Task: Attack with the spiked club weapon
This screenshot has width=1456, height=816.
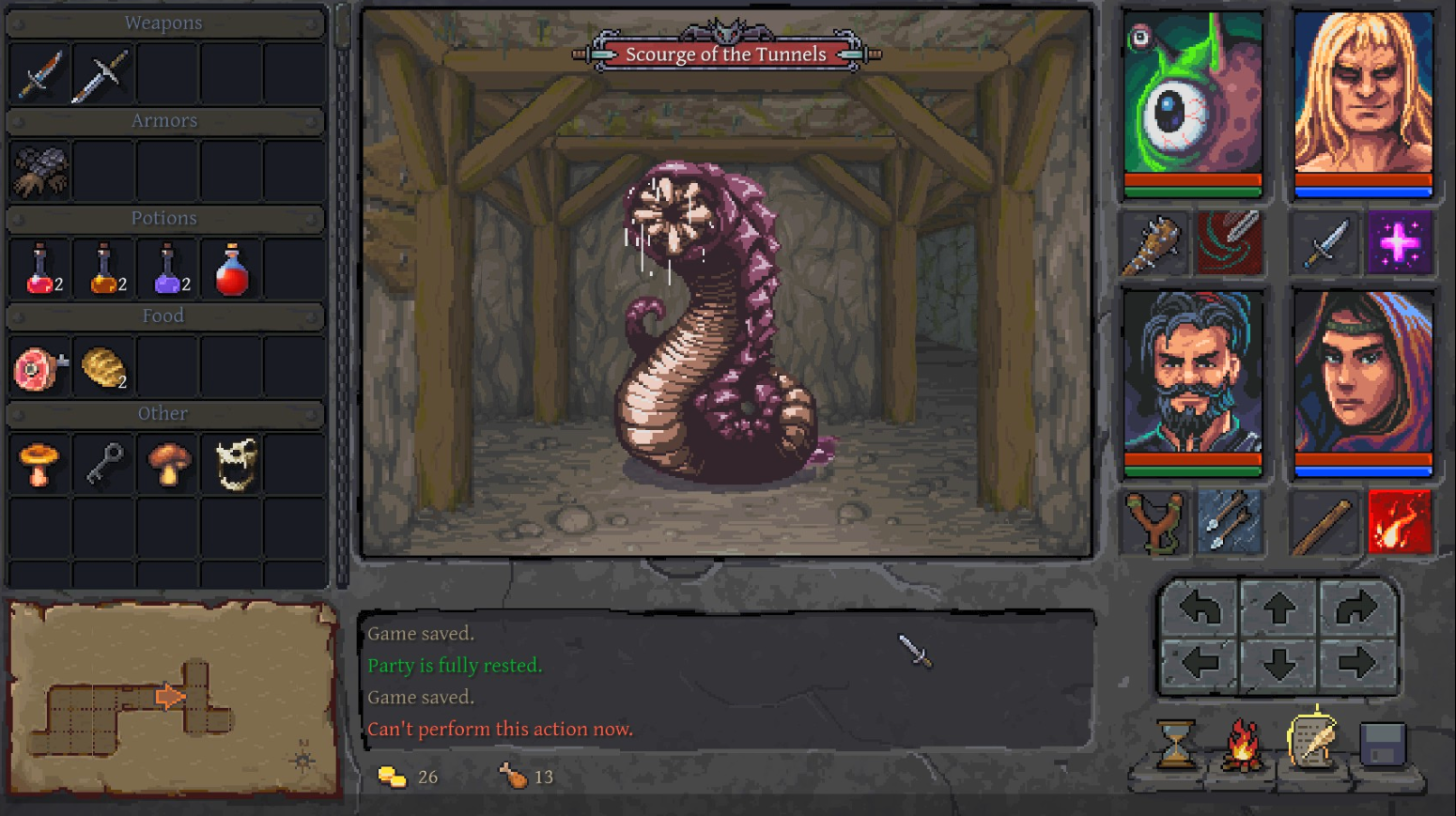Action: tap(1155, 244)
